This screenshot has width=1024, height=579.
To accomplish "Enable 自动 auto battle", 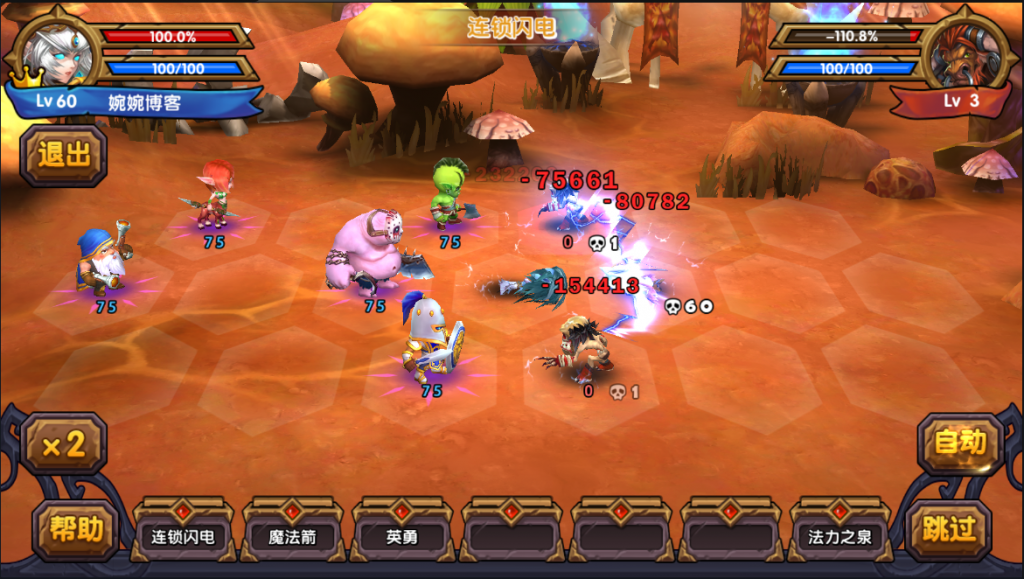I will [960, 443].
